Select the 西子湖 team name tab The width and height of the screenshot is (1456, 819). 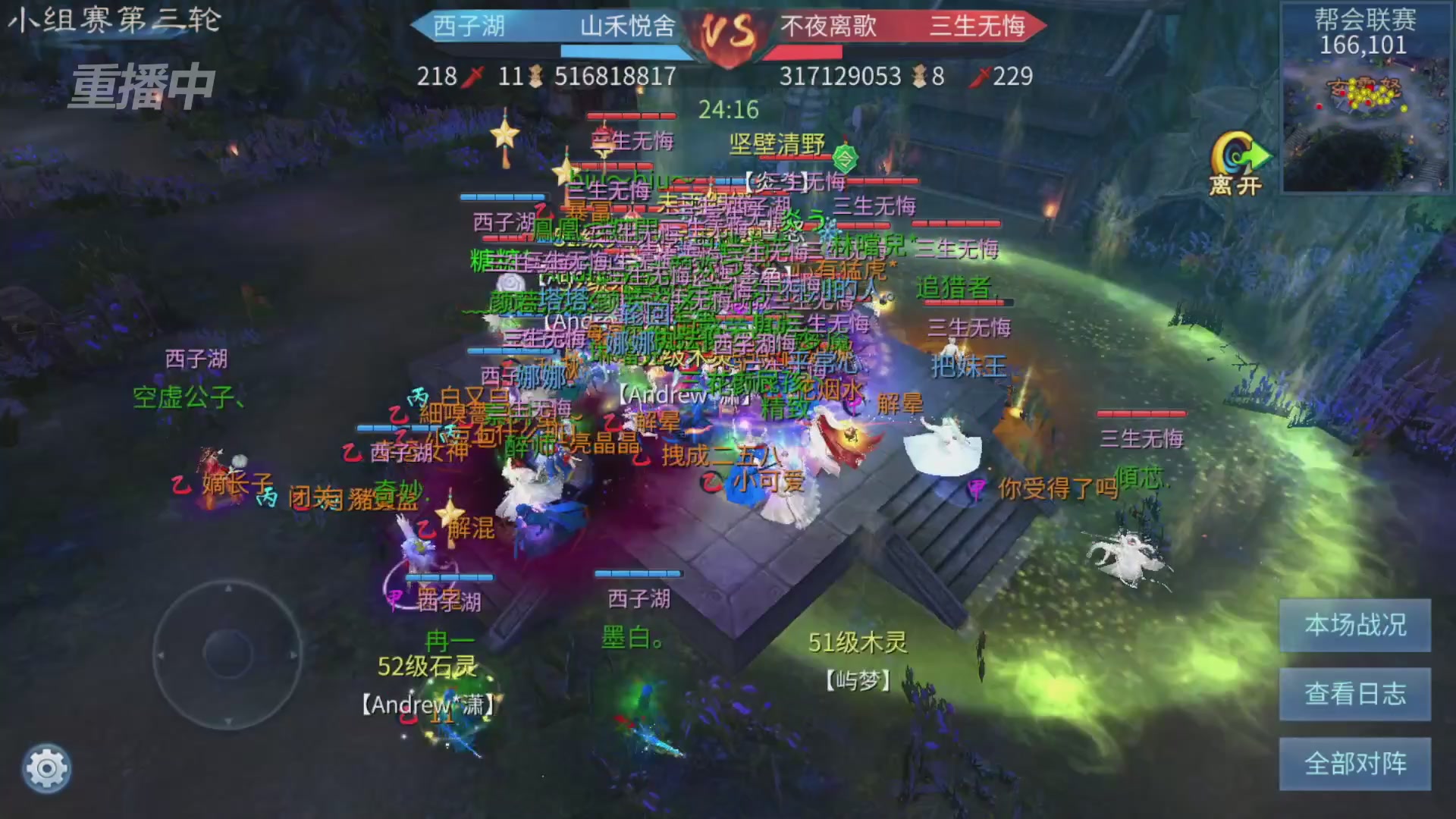coord(469,27)
